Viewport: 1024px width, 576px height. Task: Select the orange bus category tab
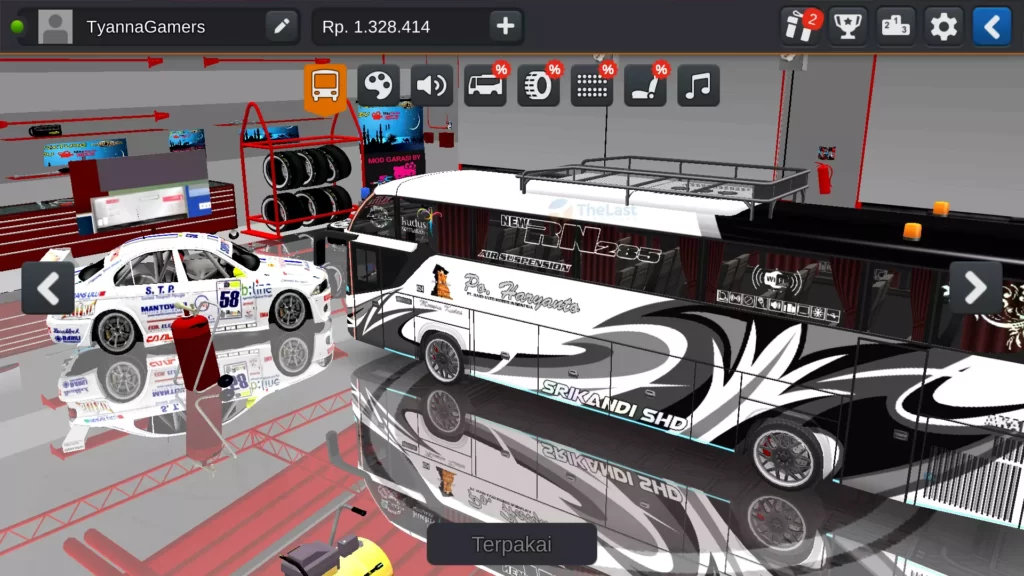point(325,86)
